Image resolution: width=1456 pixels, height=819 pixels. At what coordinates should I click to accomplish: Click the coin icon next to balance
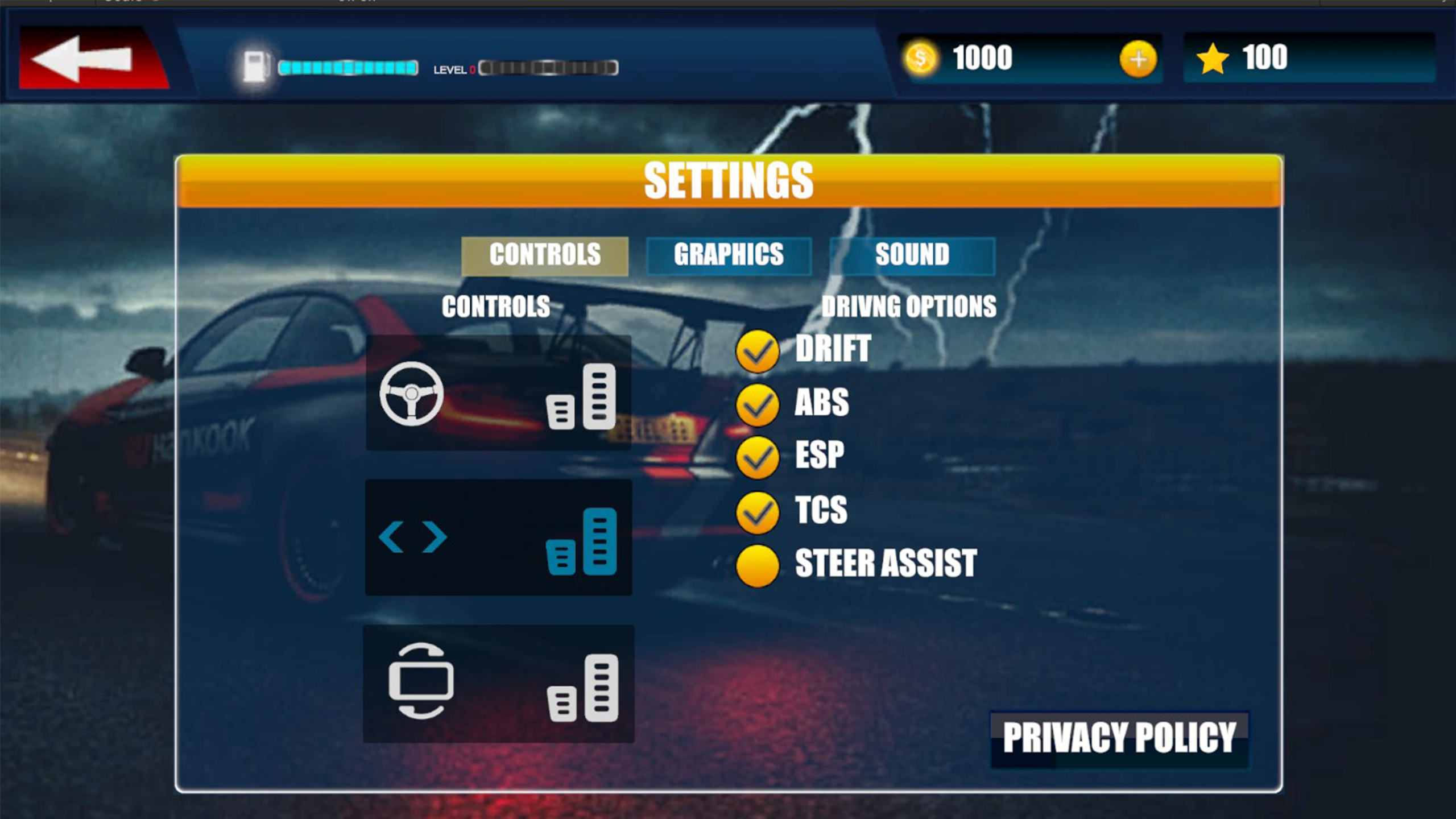921,57
